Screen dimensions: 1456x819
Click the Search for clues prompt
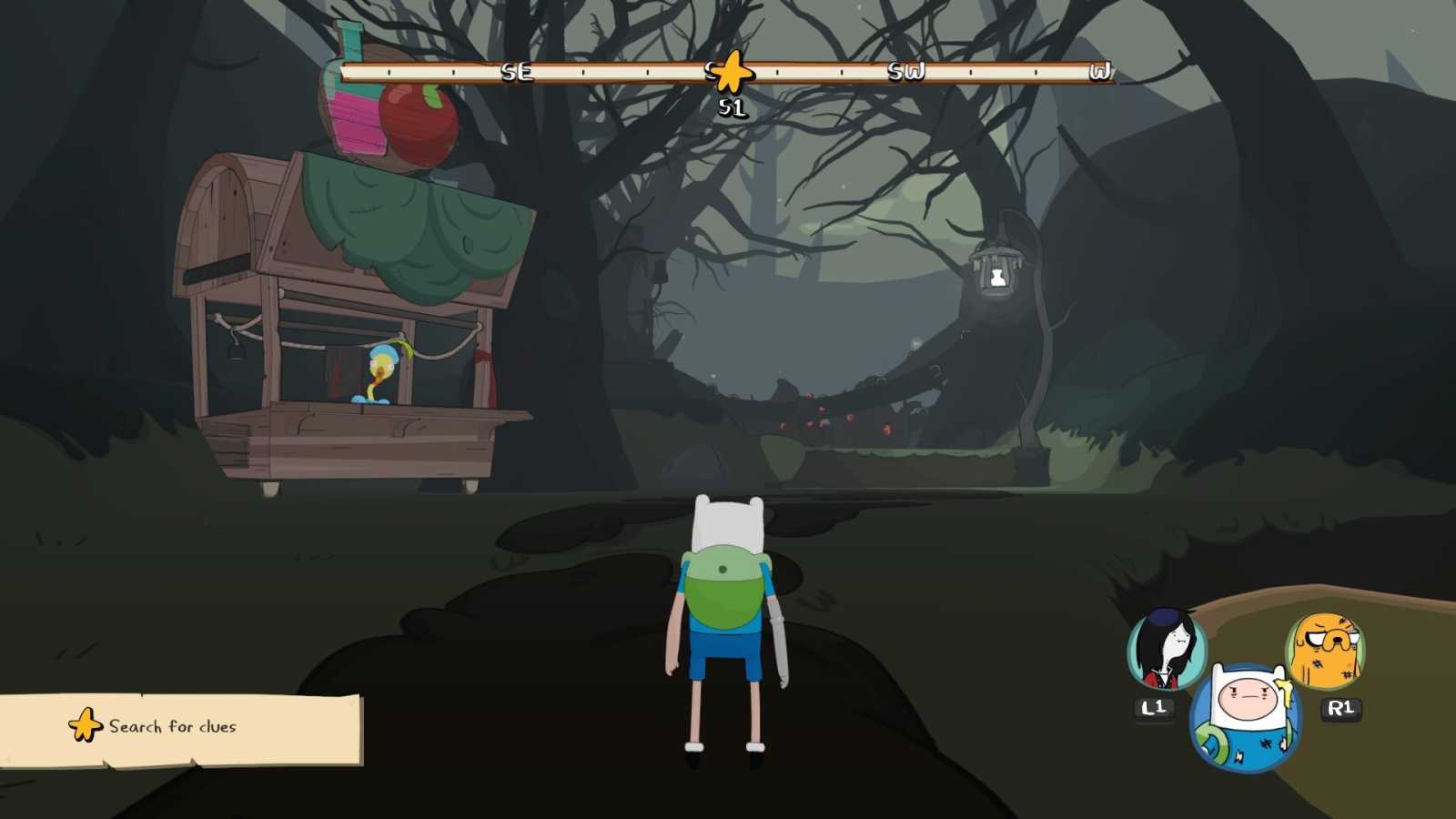171,727
